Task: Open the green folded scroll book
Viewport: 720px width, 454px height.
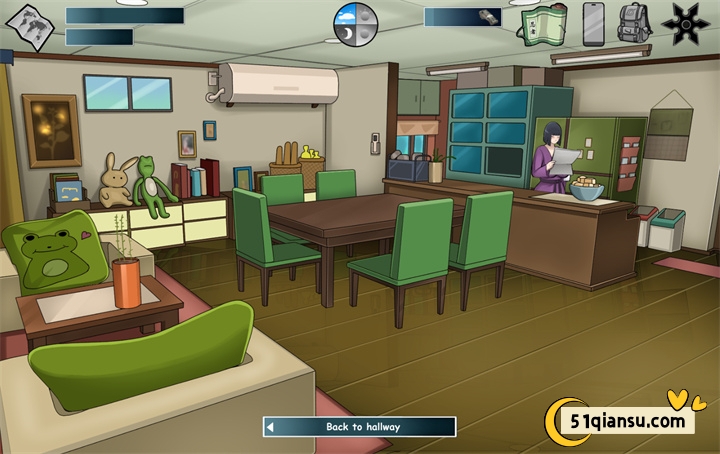Action: tap(544, 24)
